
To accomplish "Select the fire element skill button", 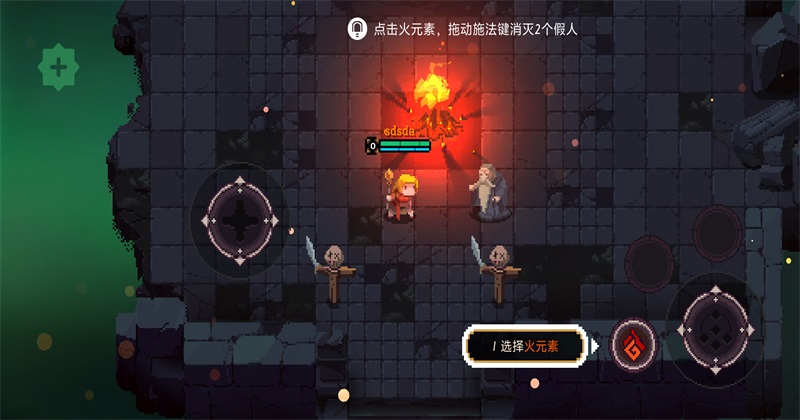I will pyautogui.click(x=633, y=345).
